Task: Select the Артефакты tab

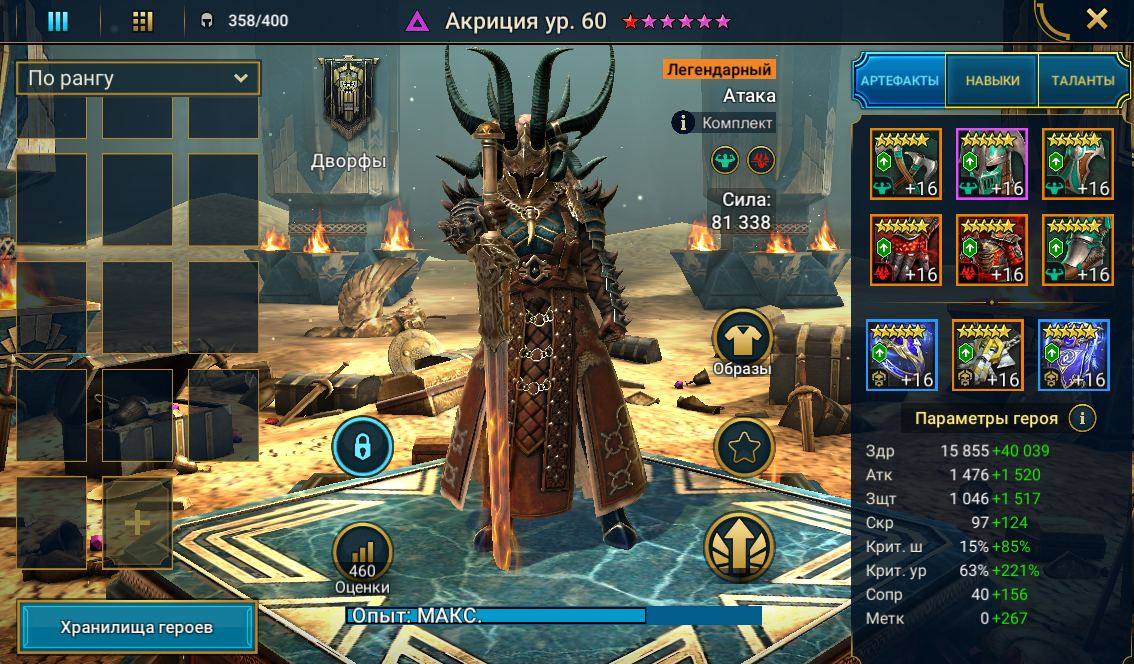Action: [x=900, y=81]
